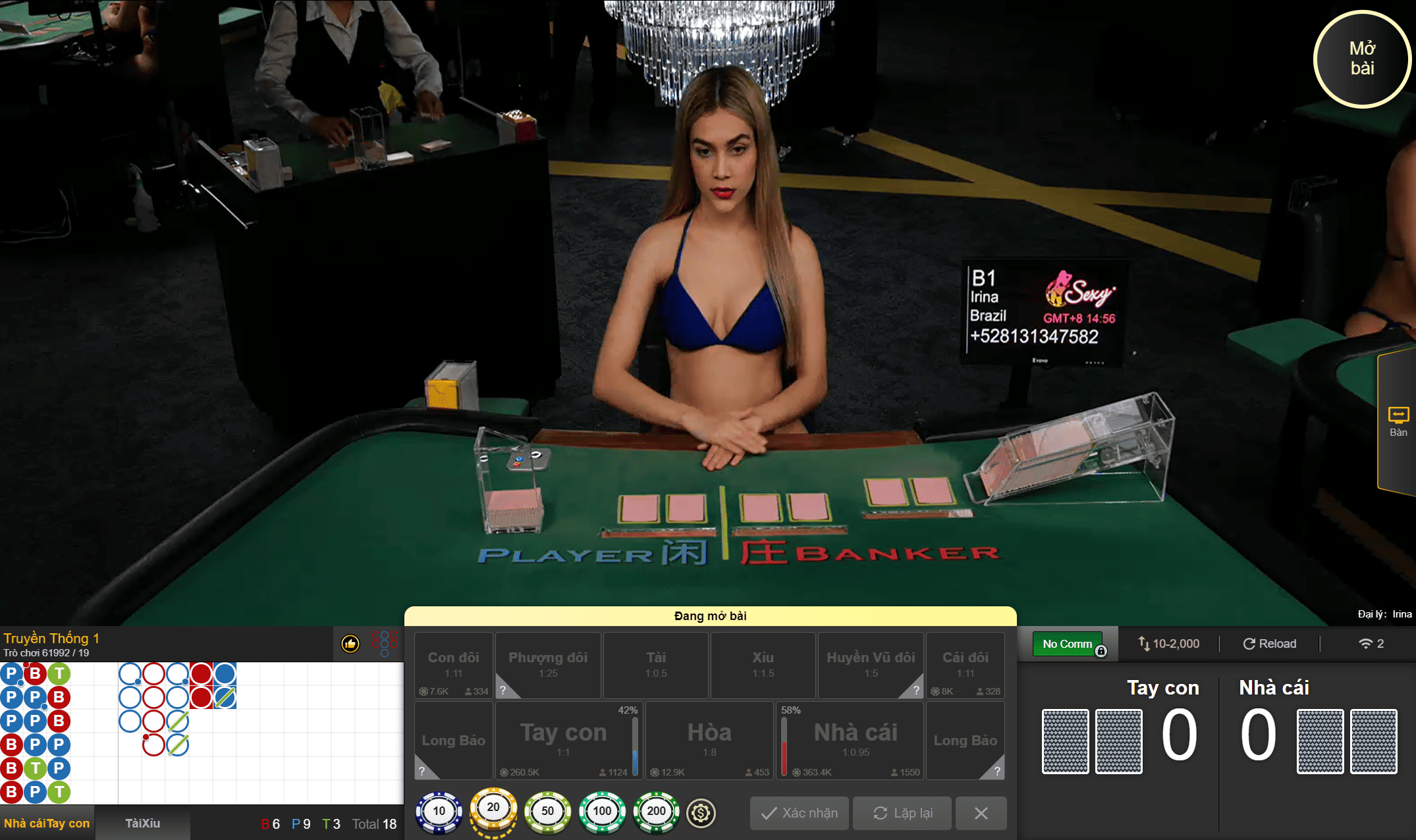Select the 10 chip
Image resolution: width=1416 pixels, height=840 pixels.
pyautogui.click(x=439, y=812)
